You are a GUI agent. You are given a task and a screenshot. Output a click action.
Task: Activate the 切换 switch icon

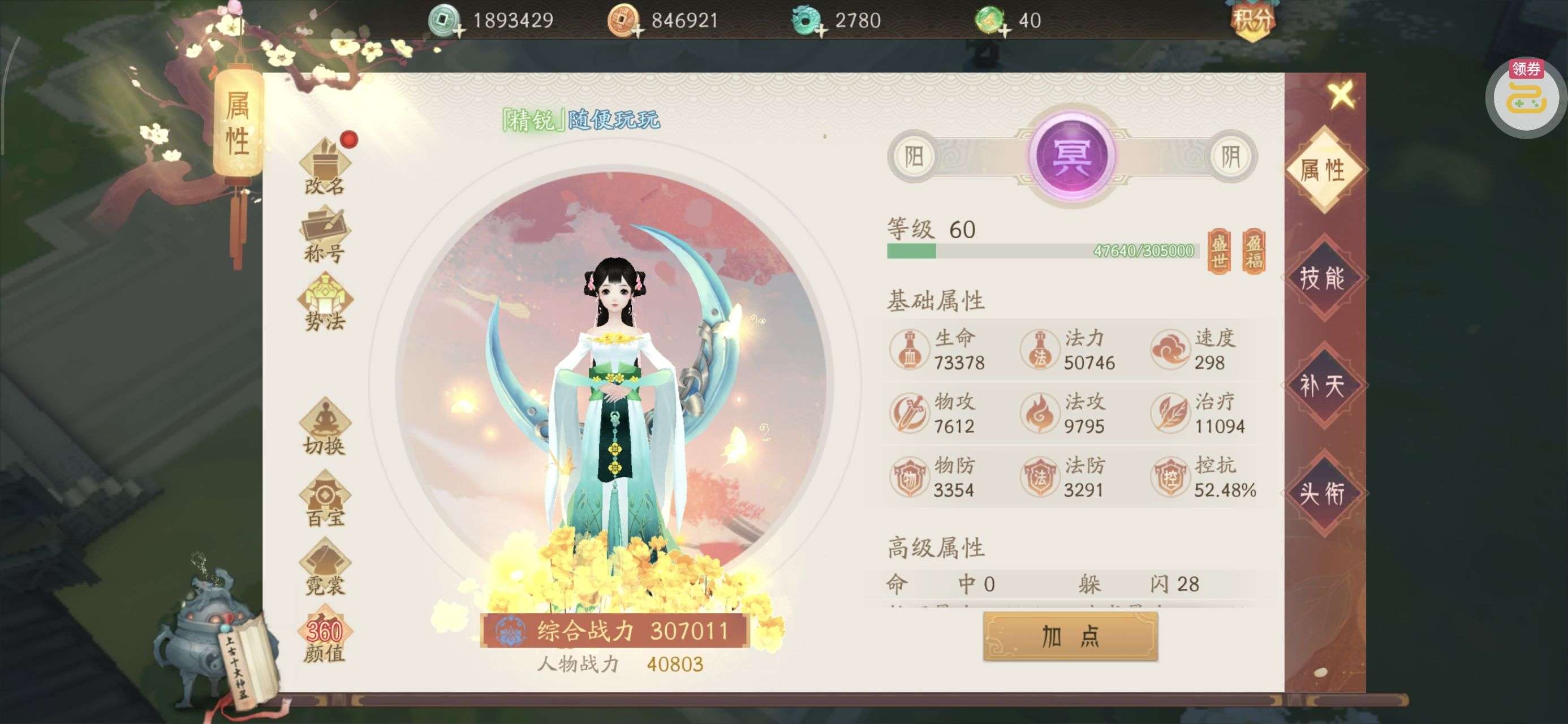[x=325, y=428]
